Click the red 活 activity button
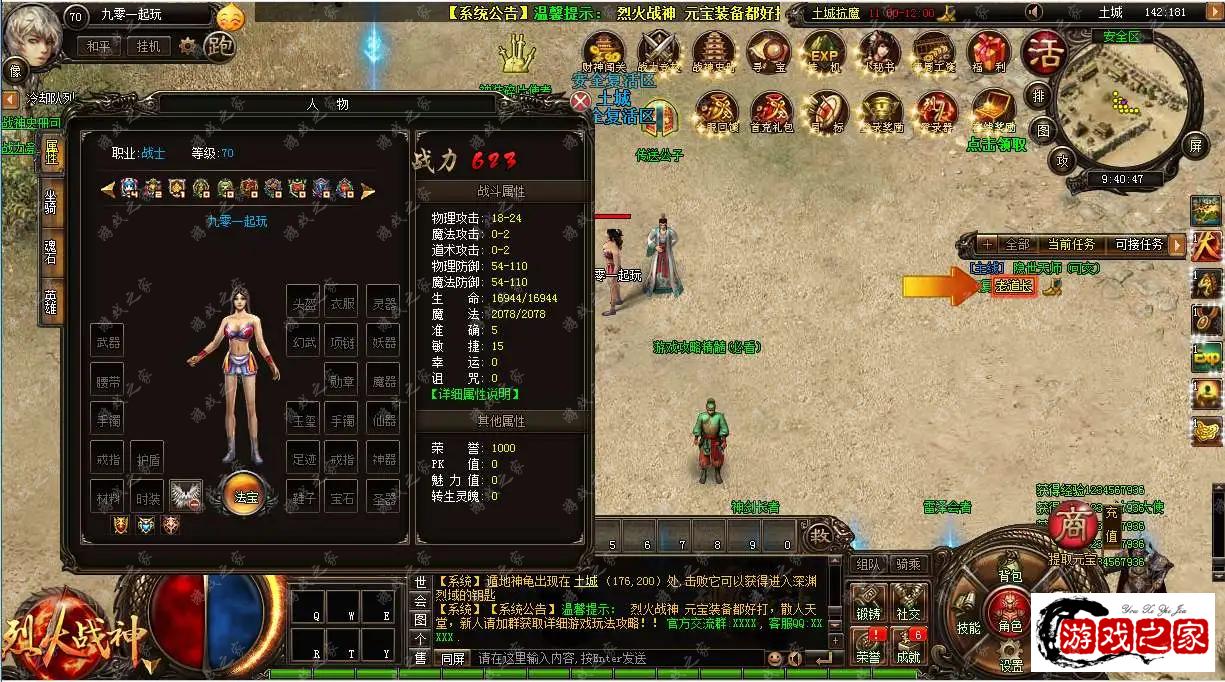Image resolution: width=1225 pixels, height=682 pixels. (x=1042, y=49)
